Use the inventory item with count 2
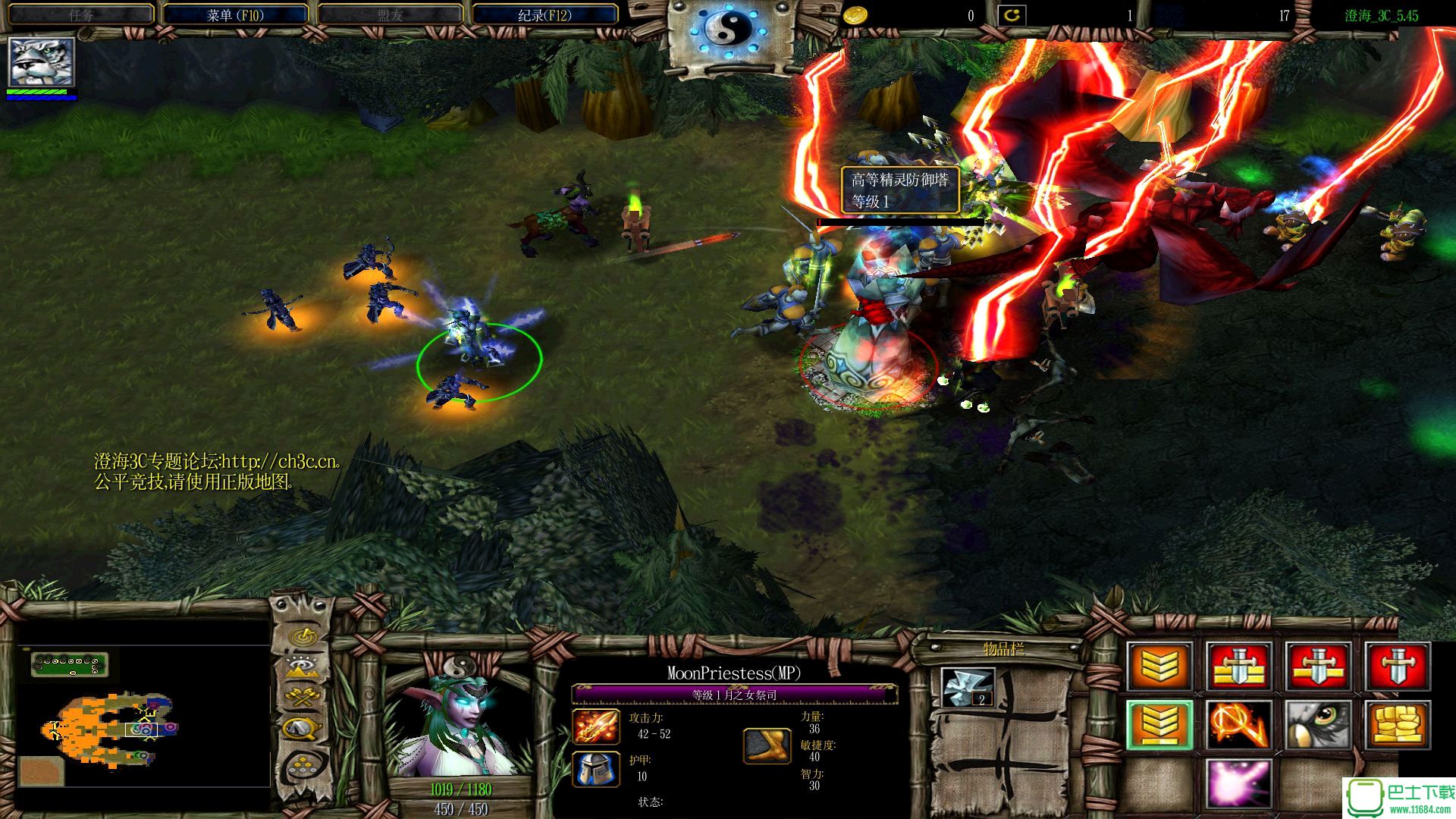This screenshot has height=819, width=1456. 968,687
